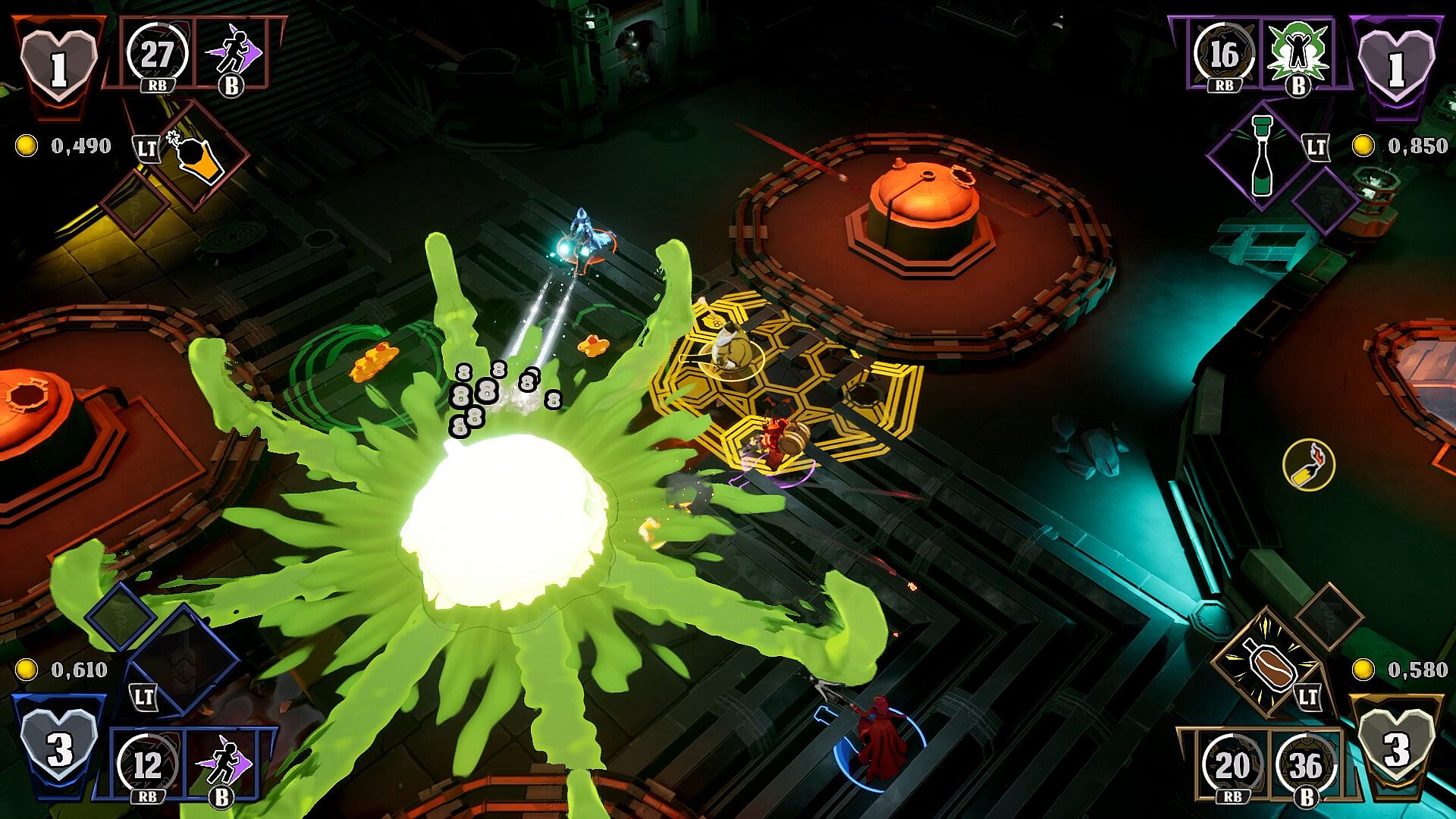Use the exploding beer glass item

pos(200,157)
